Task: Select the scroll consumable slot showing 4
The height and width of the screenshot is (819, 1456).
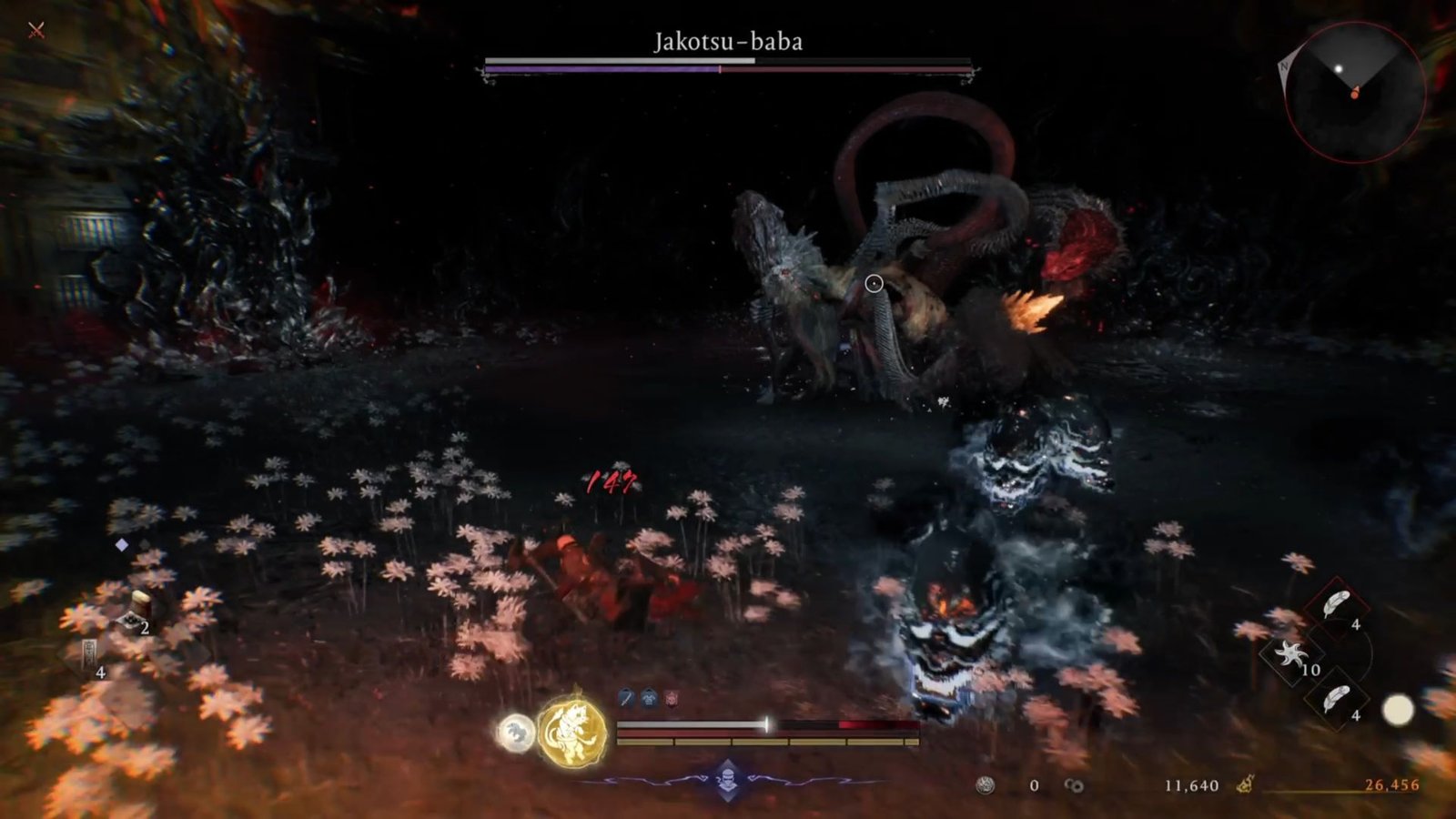Action: pos(89,654)
